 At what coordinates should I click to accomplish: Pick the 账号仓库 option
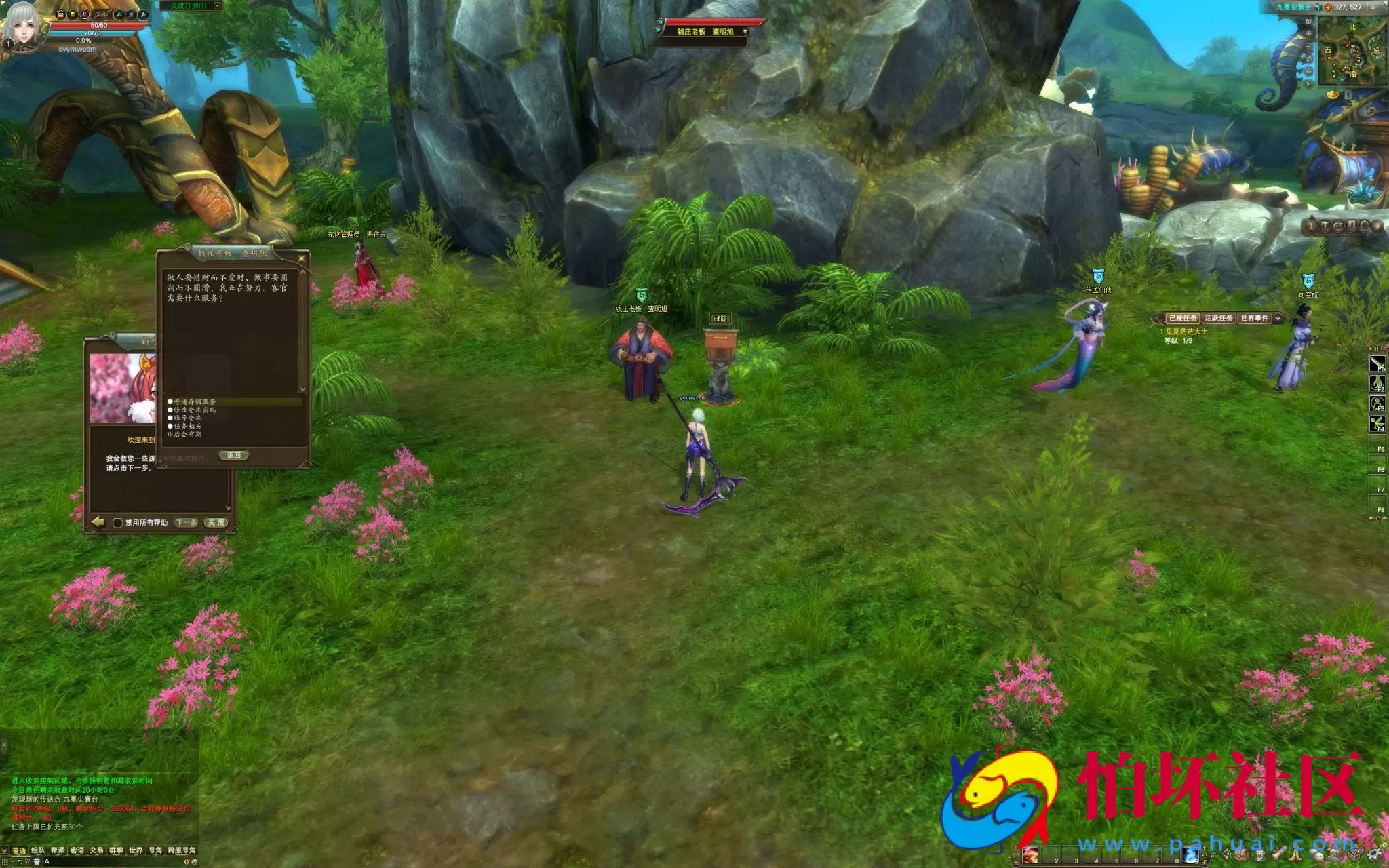[x=188, y=418]
